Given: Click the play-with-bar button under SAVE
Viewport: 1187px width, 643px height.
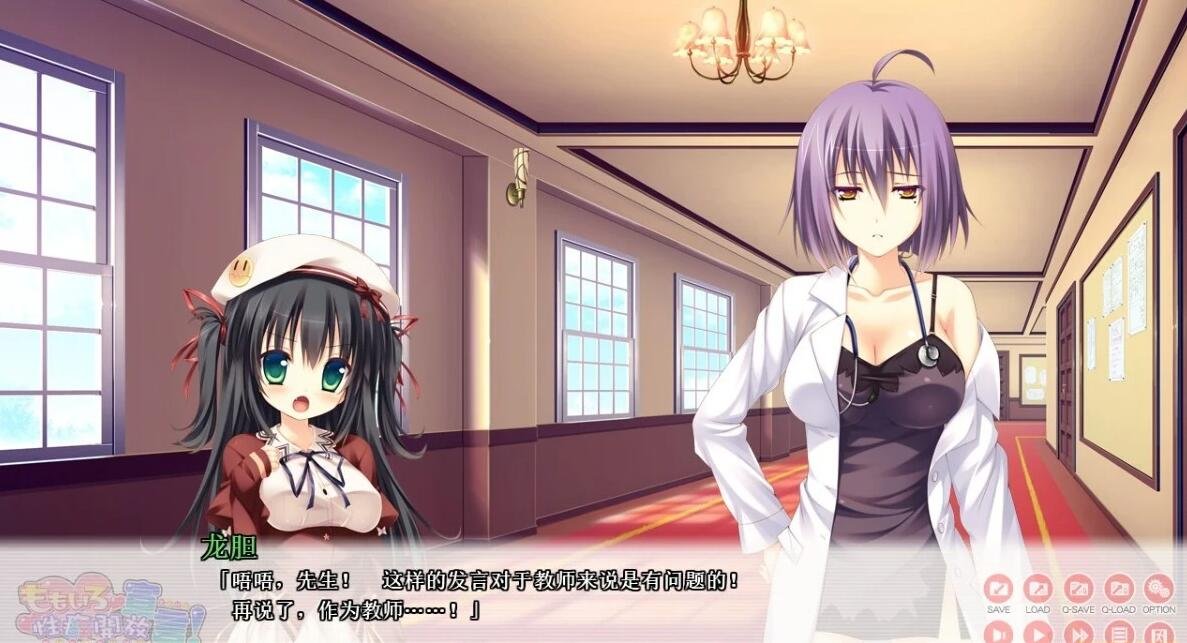Looking at the screenshot, I should [x=998, y=632].
